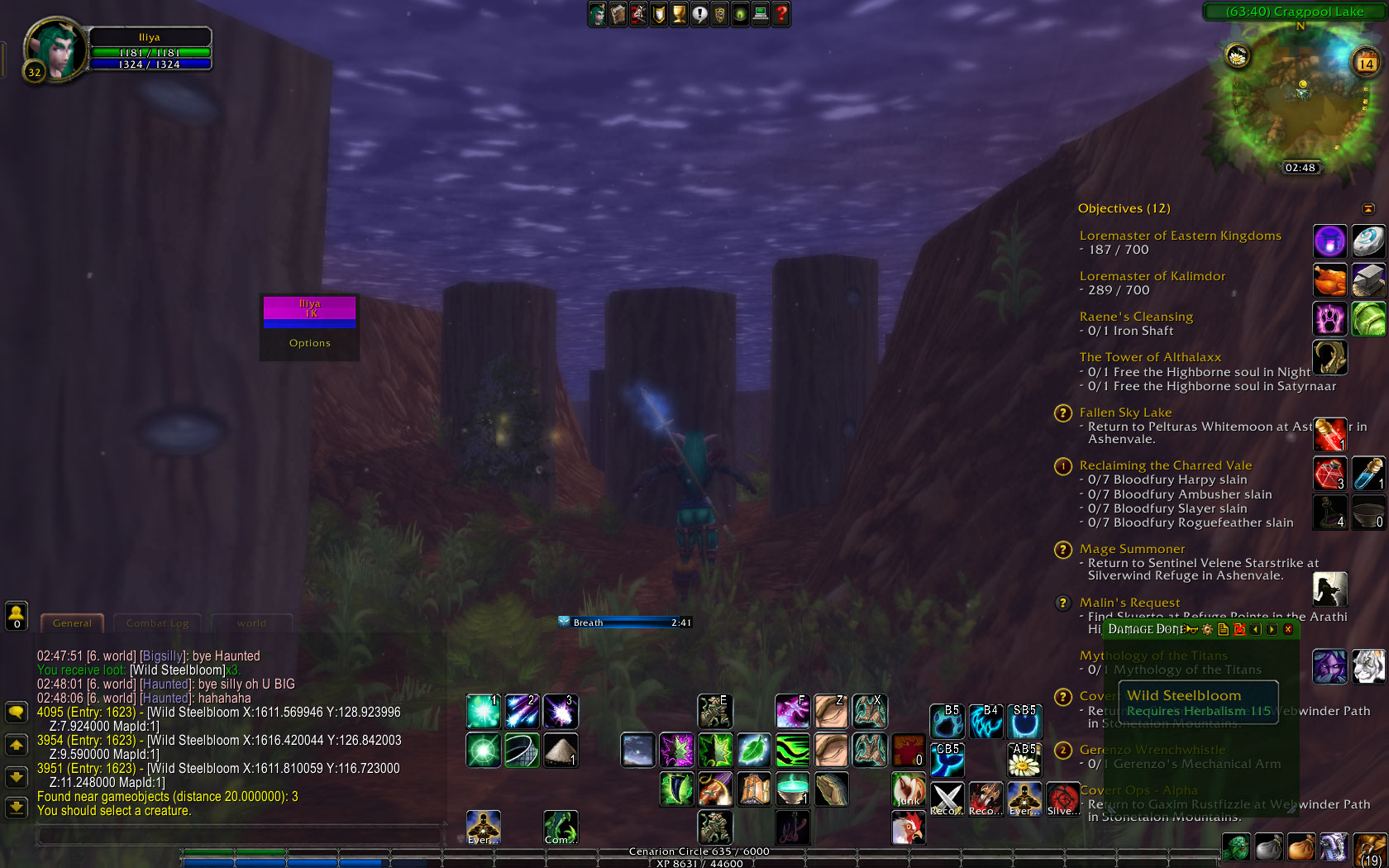This screenshot has height=868, width=1389.
Task: Switch Damage Done view with the right arrow
Action: point(1271,629)
